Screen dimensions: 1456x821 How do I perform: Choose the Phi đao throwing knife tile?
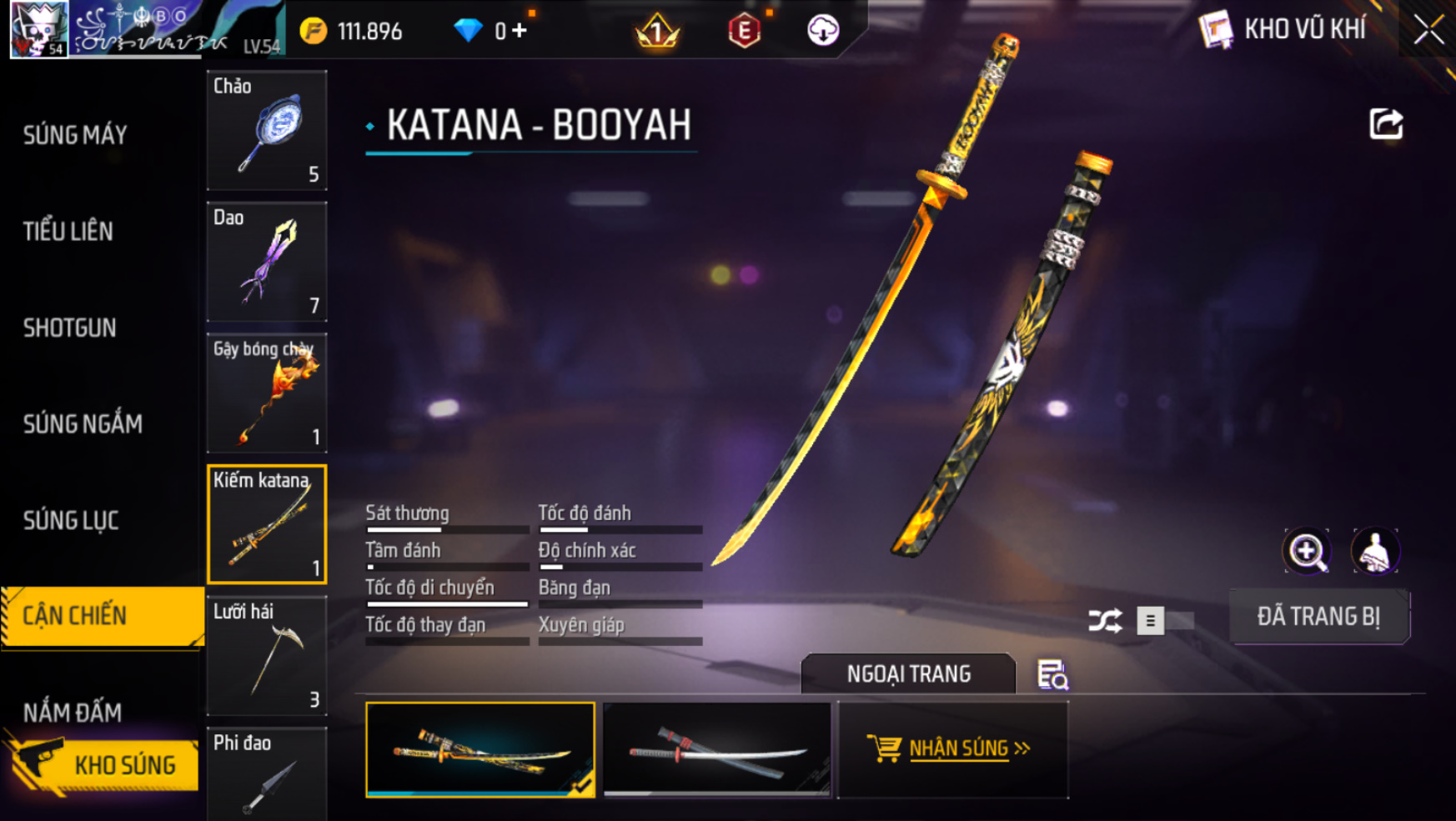[x=267, y=775]
